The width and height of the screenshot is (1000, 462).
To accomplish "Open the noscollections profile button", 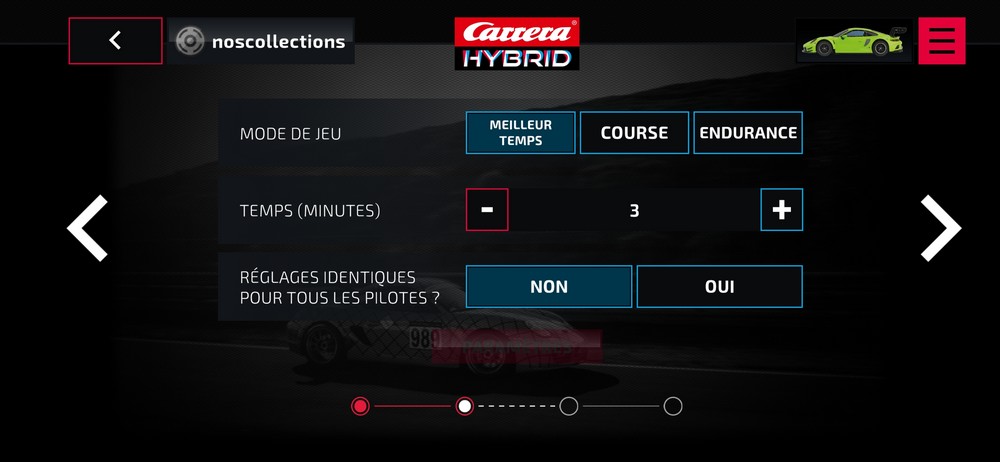I will point(261,41).
